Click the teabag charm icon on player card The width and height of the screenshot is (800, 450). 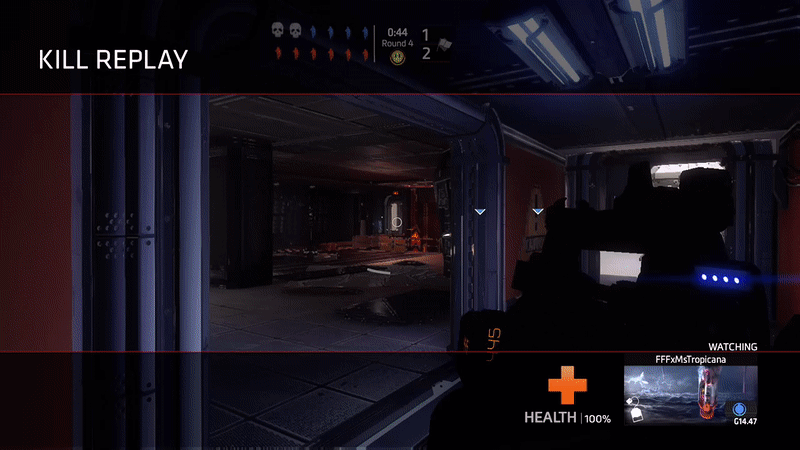tap(634, 410)
